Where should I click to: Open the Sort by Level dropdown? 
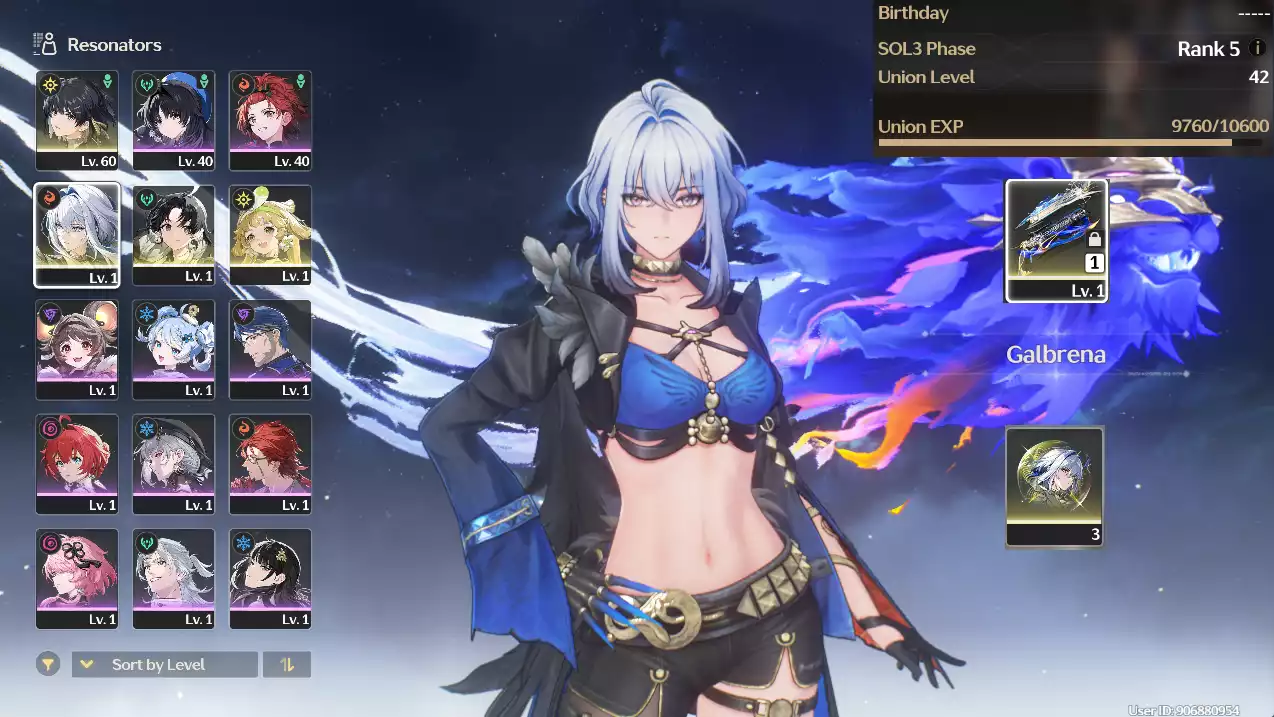[x=165, y=664]
